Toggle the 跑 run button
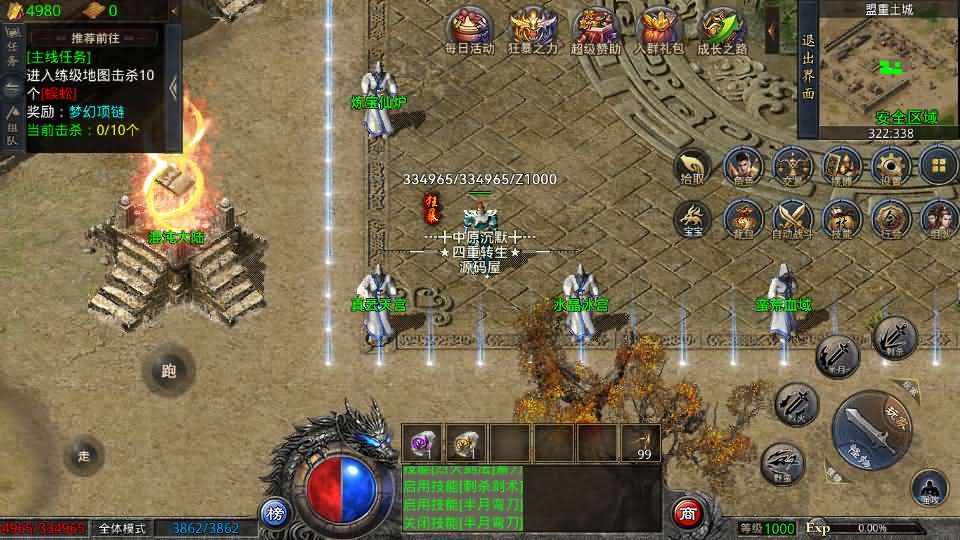 point(167,371)
